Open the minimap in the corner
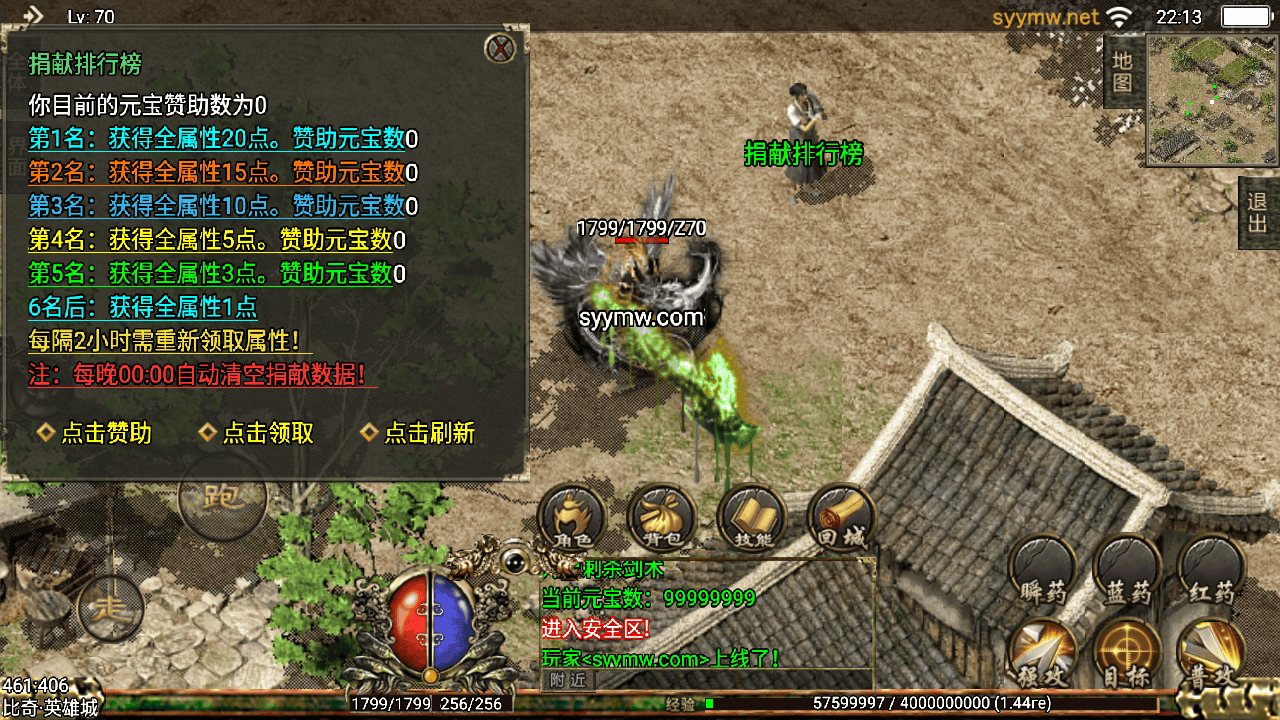This screenshot has width=1280, height=720. point(1211,99)
